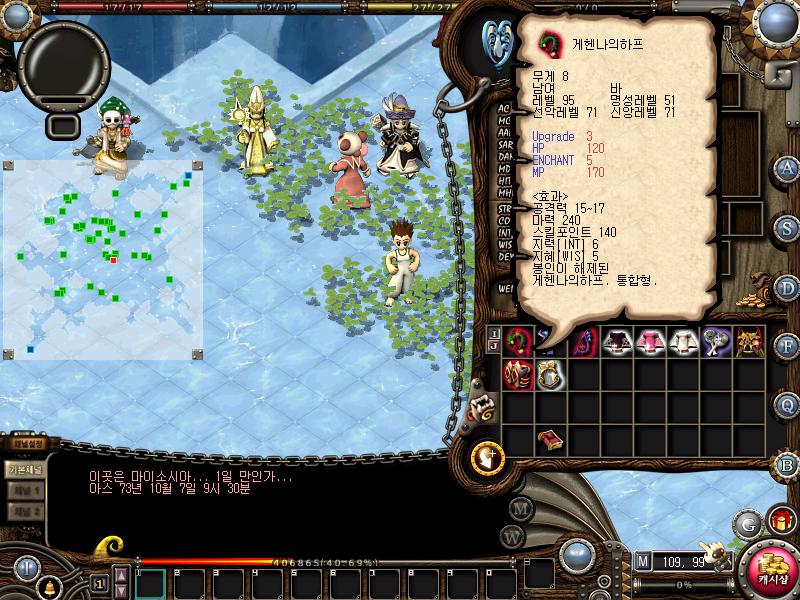Click the round D button
This screenshot has width=800, height=600.
[x=788, y=286]
